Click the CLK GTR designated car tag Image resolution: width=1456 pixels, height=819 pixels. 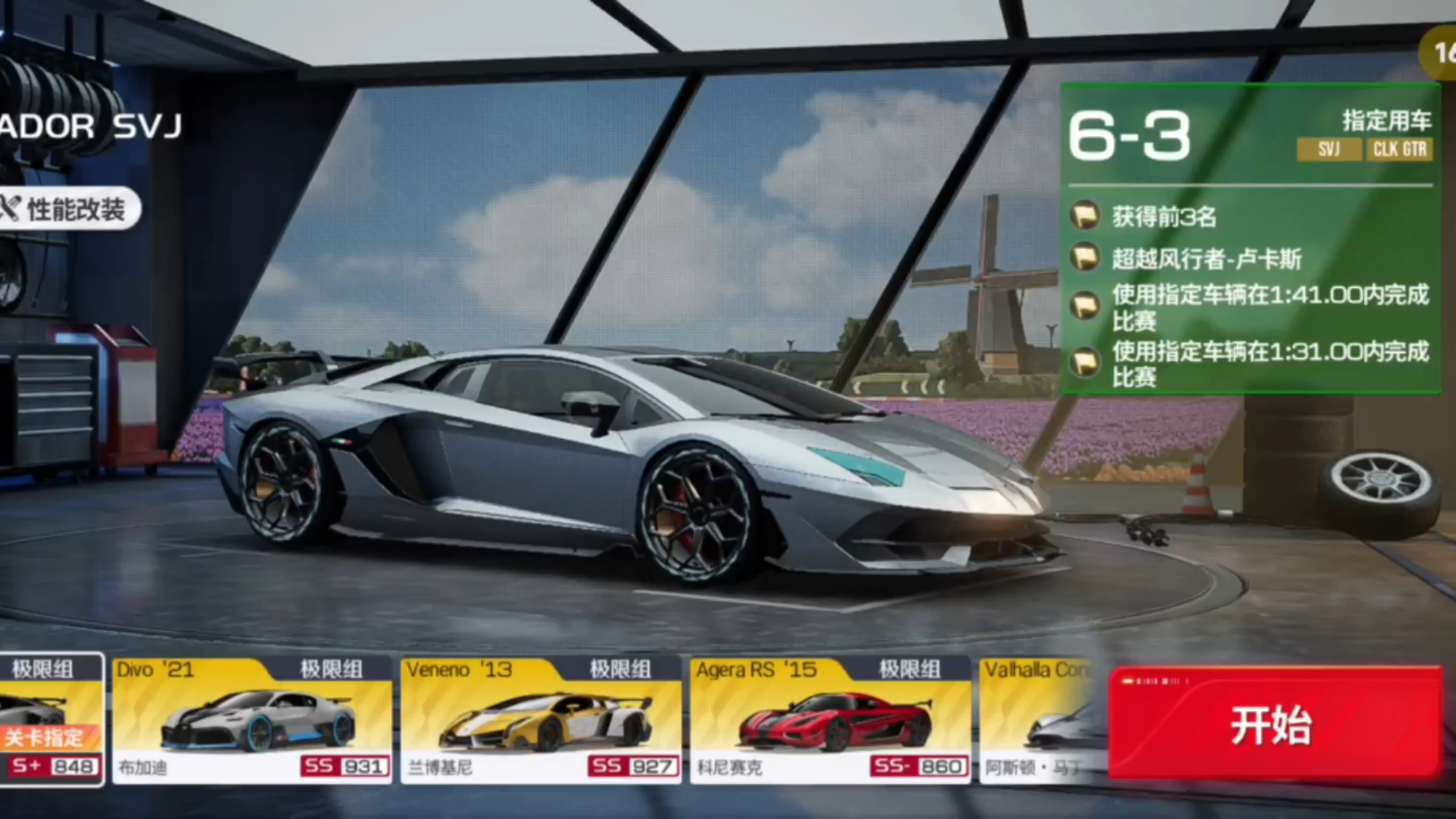tap(1400, 150)
